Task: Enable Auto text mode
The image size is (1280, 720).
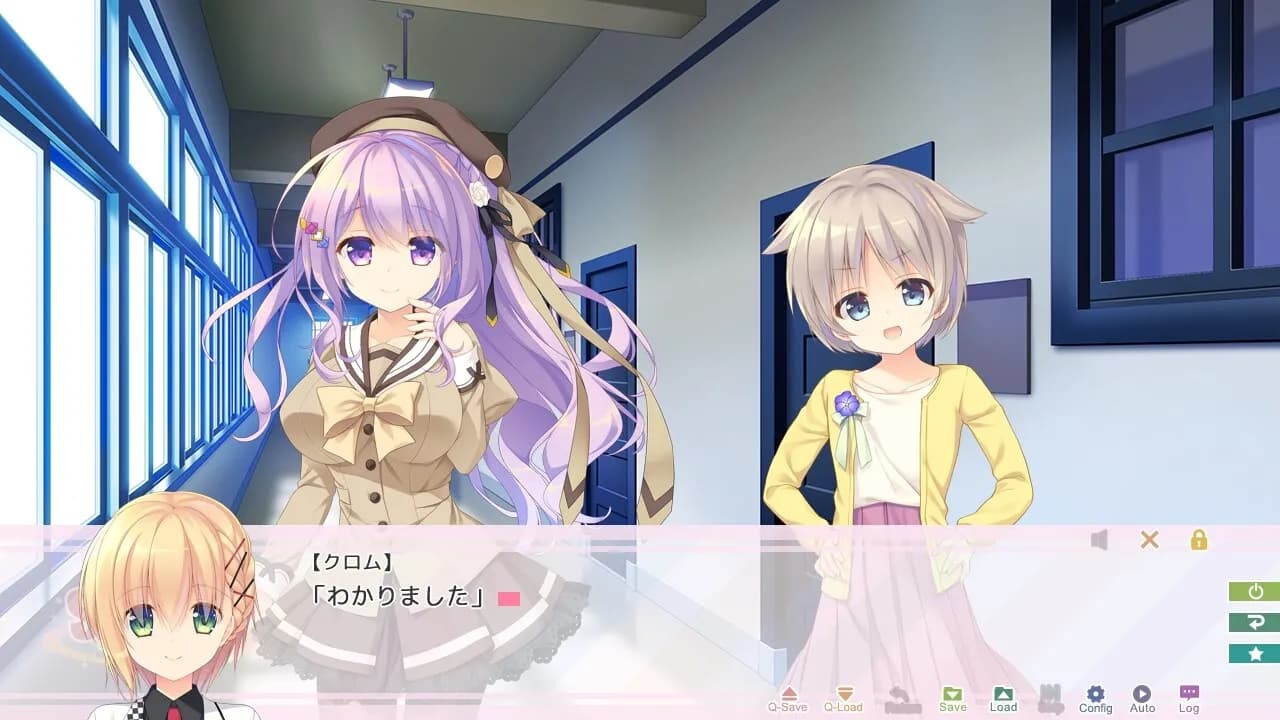Action: point(1142,691)
